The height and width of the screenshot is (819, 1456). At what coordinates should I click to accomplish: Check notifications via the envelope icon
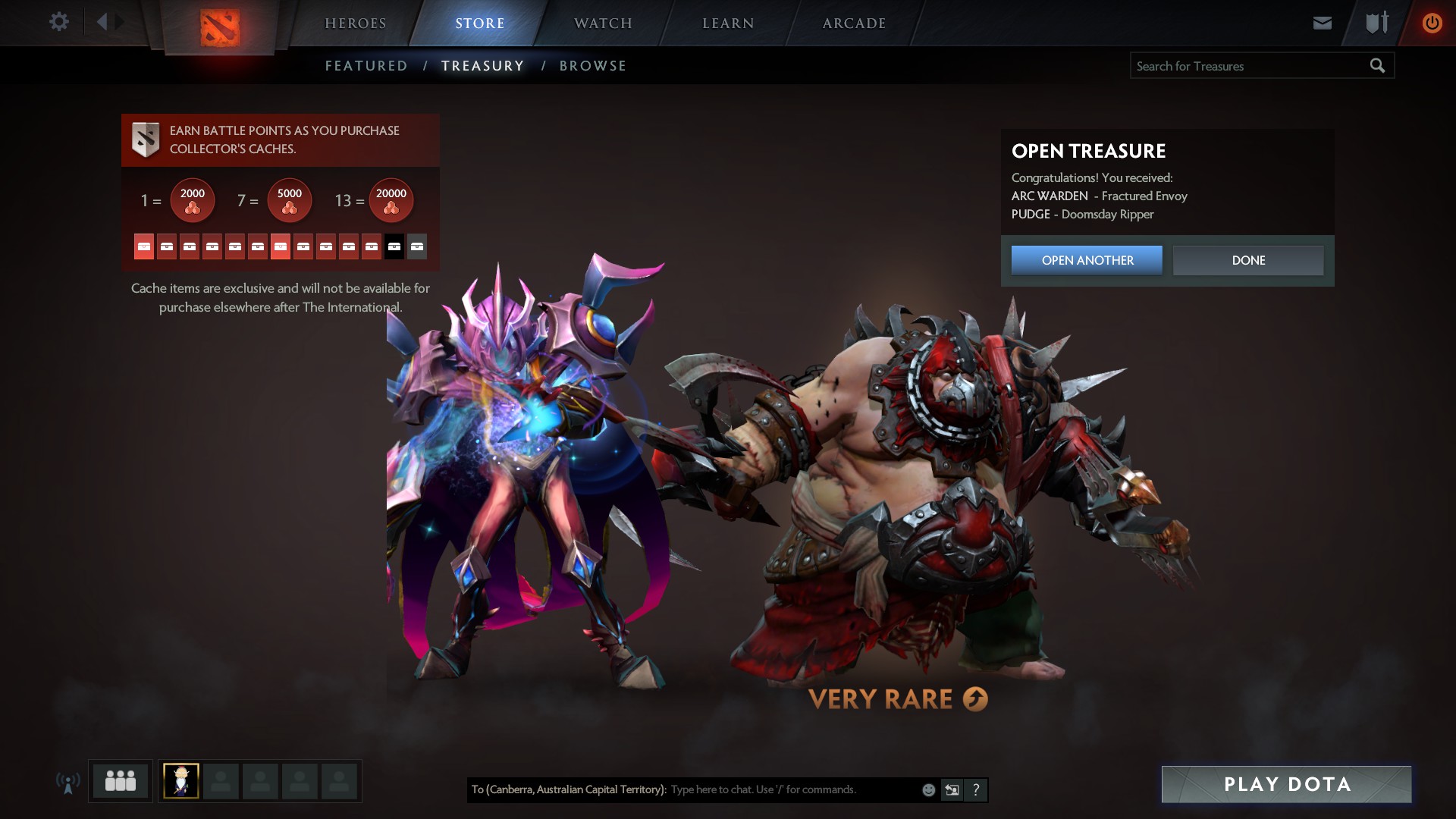(x=1322, y=22)
